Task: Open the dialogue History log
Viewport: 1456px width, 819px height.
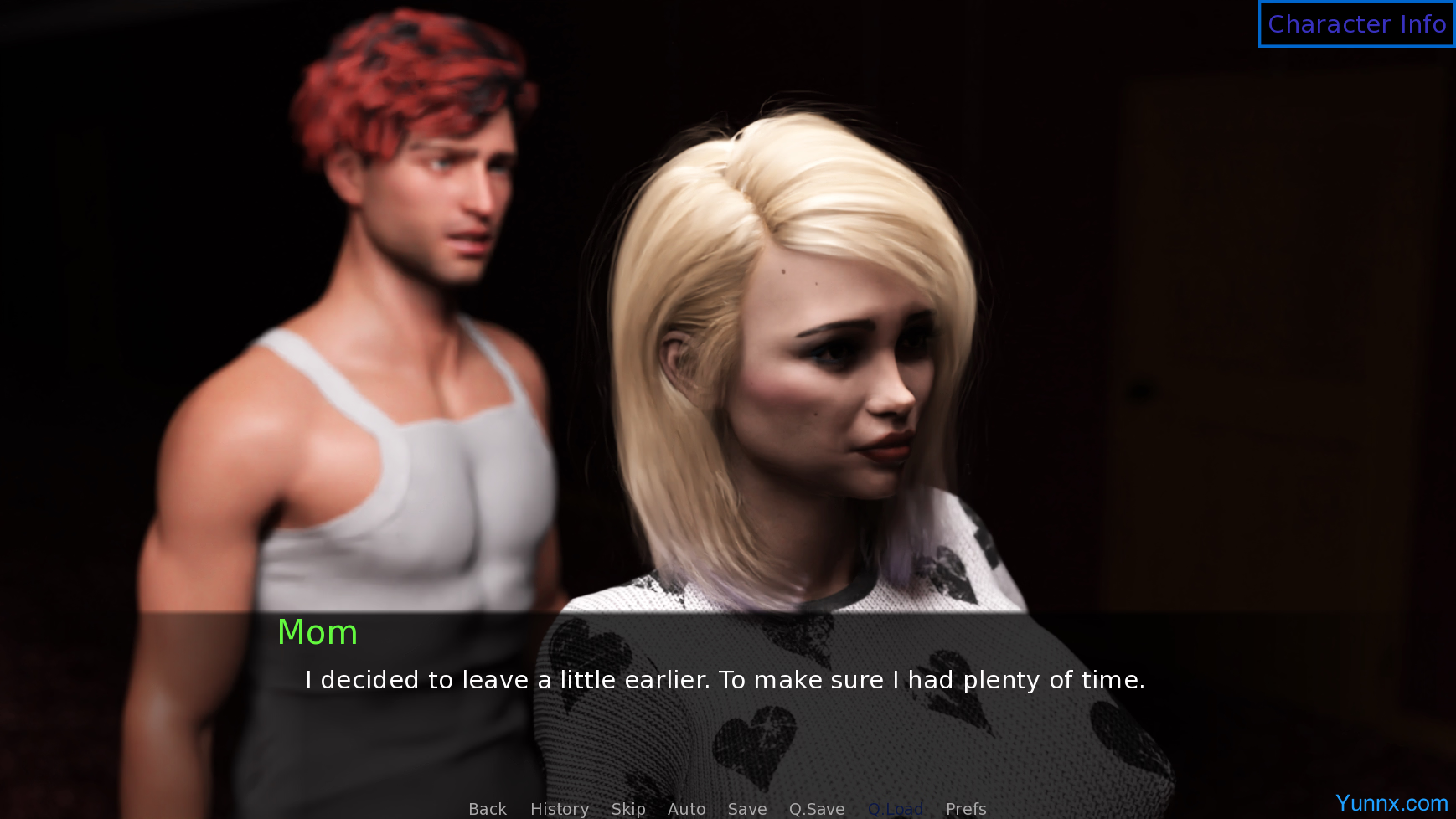Action: [x=560, y=809]
